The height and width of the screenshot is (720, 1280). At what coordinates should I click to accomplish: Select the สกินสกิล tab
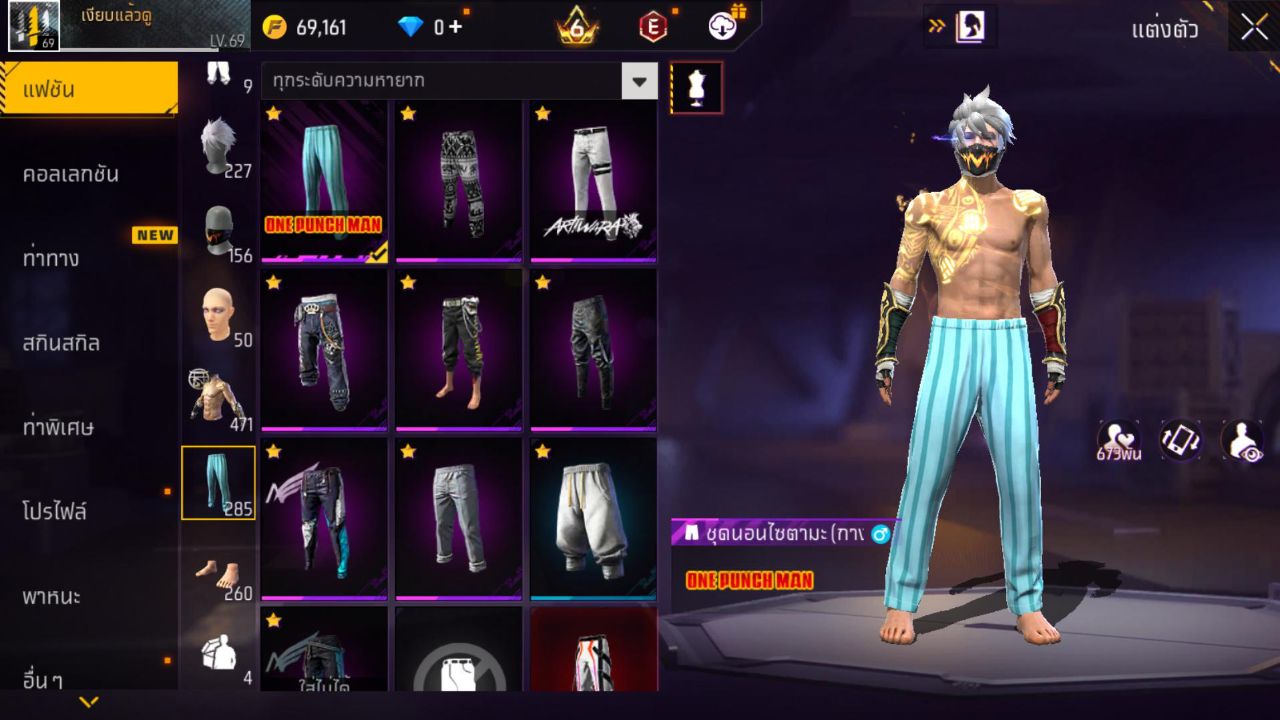62,343
